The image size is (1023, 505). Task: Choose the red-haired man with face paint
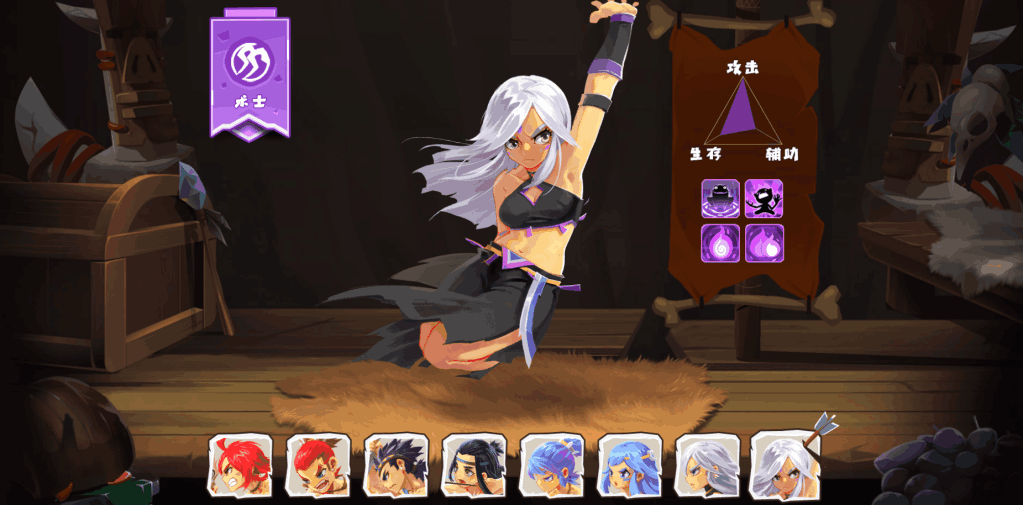(x=318, y=465)
